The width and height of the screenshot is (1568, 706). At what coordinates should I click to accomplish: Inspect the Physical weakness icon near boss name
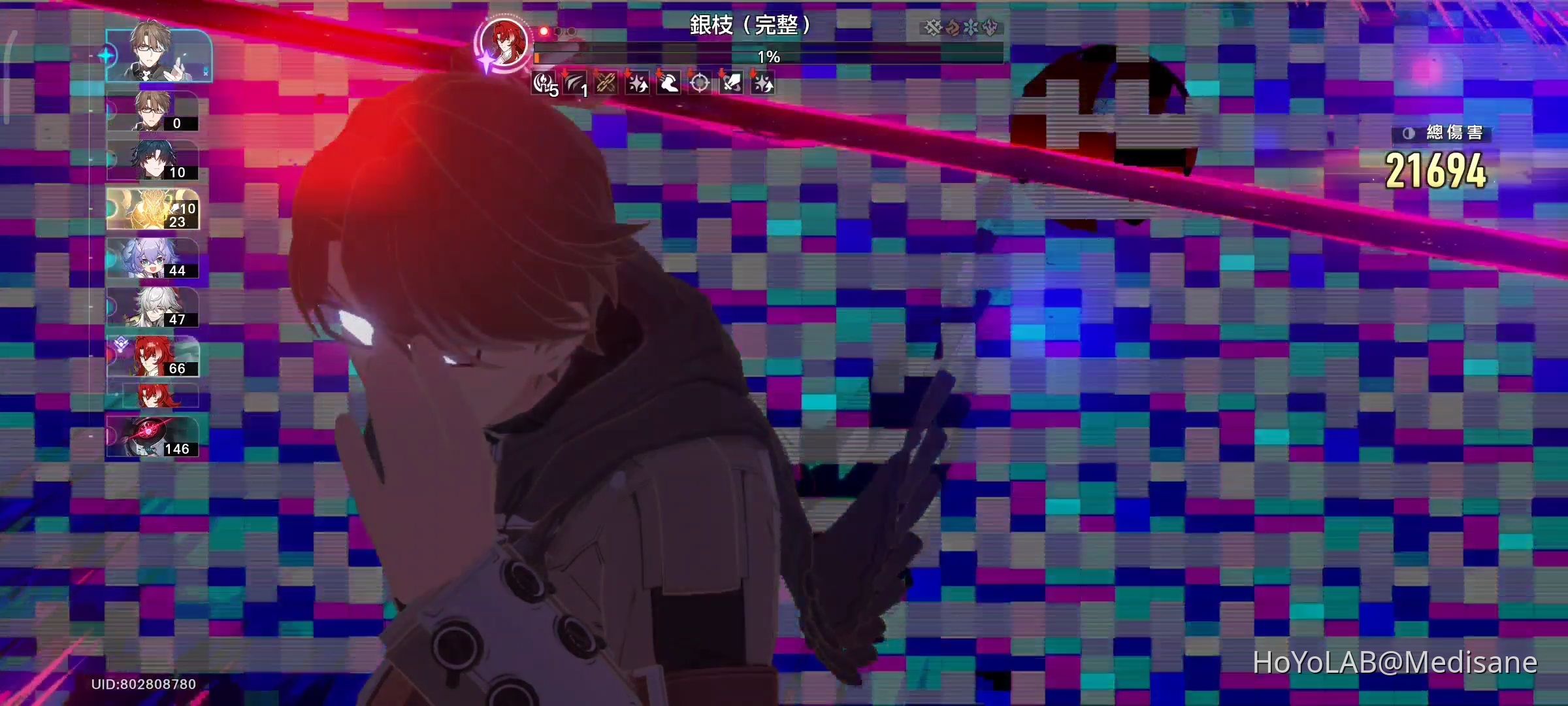tap(932, 26)
